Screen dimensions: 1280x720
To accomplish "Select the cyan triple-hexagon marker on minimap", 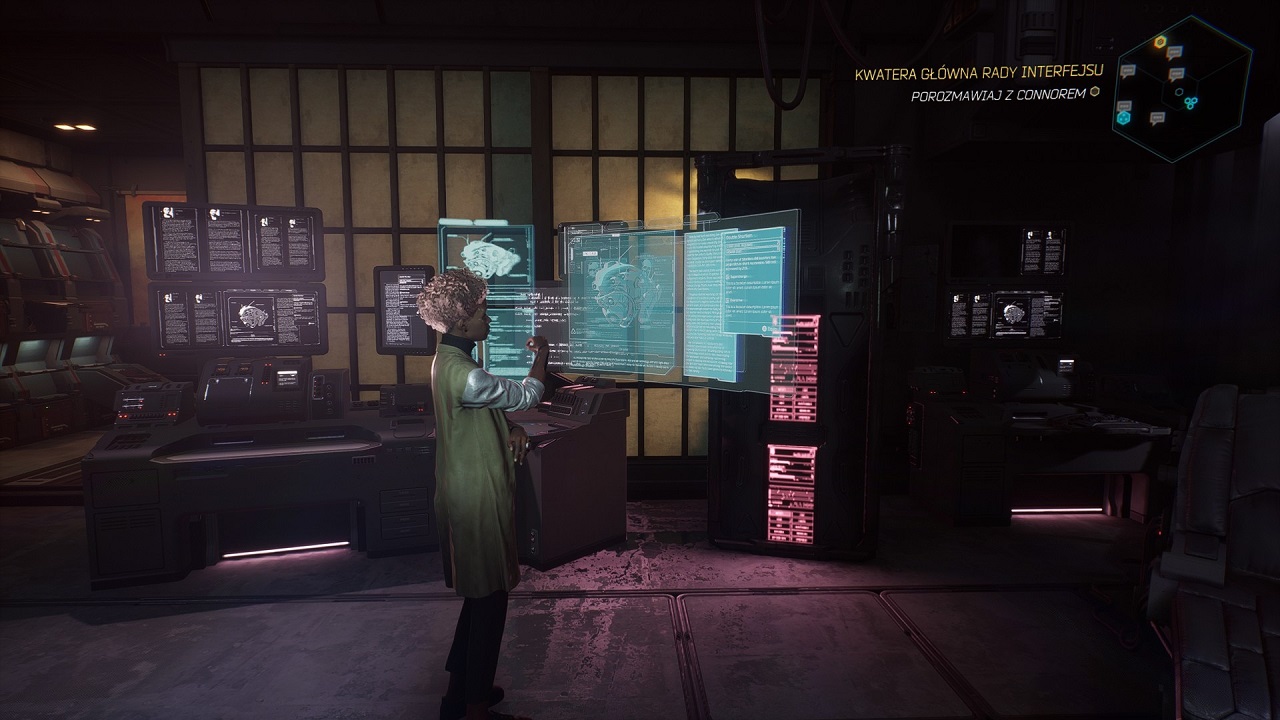I will pyautogui.click(x=1190, y=102).
